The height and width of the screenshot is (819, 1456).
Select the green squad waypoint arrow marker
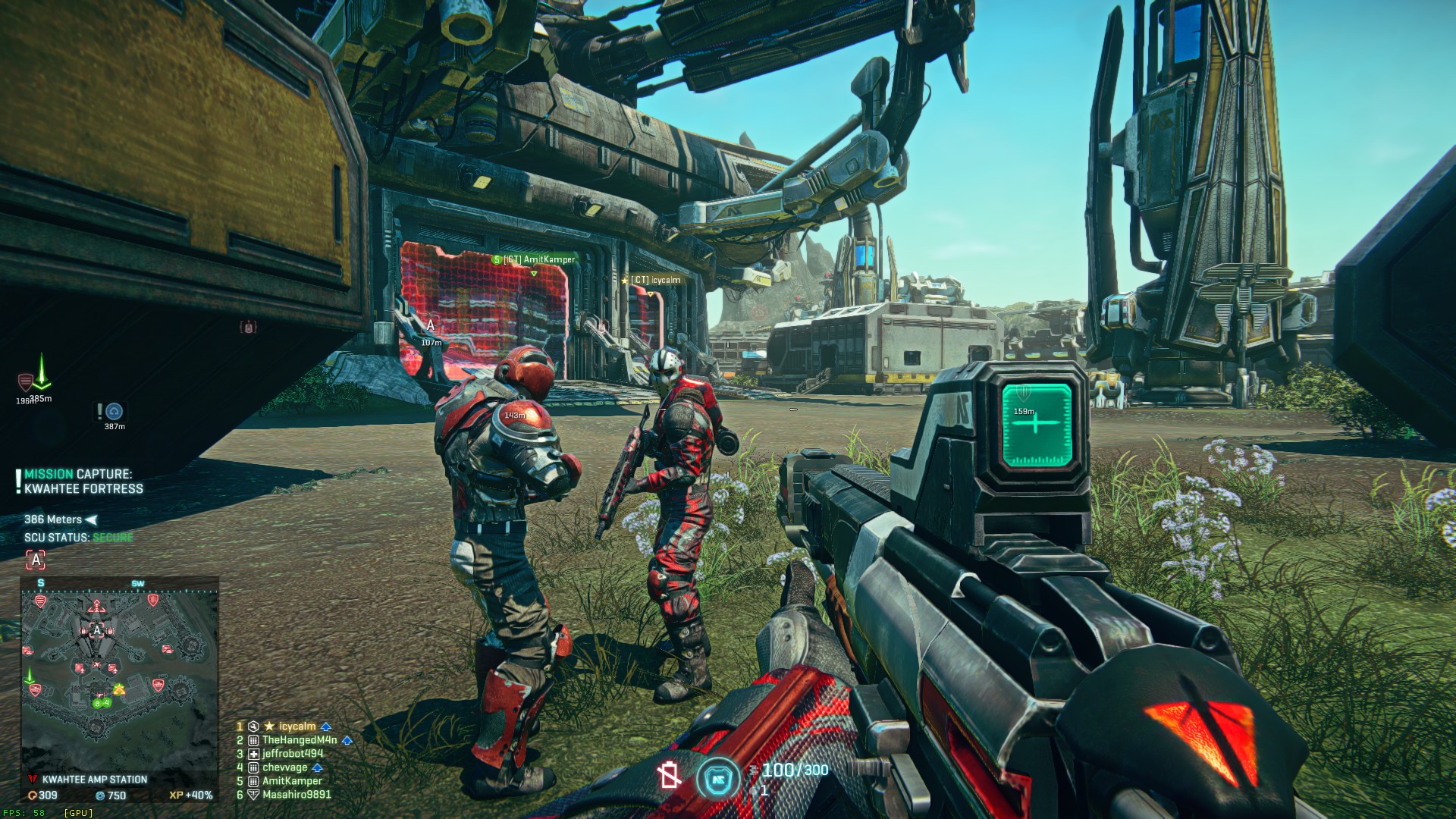pos(42,374)
